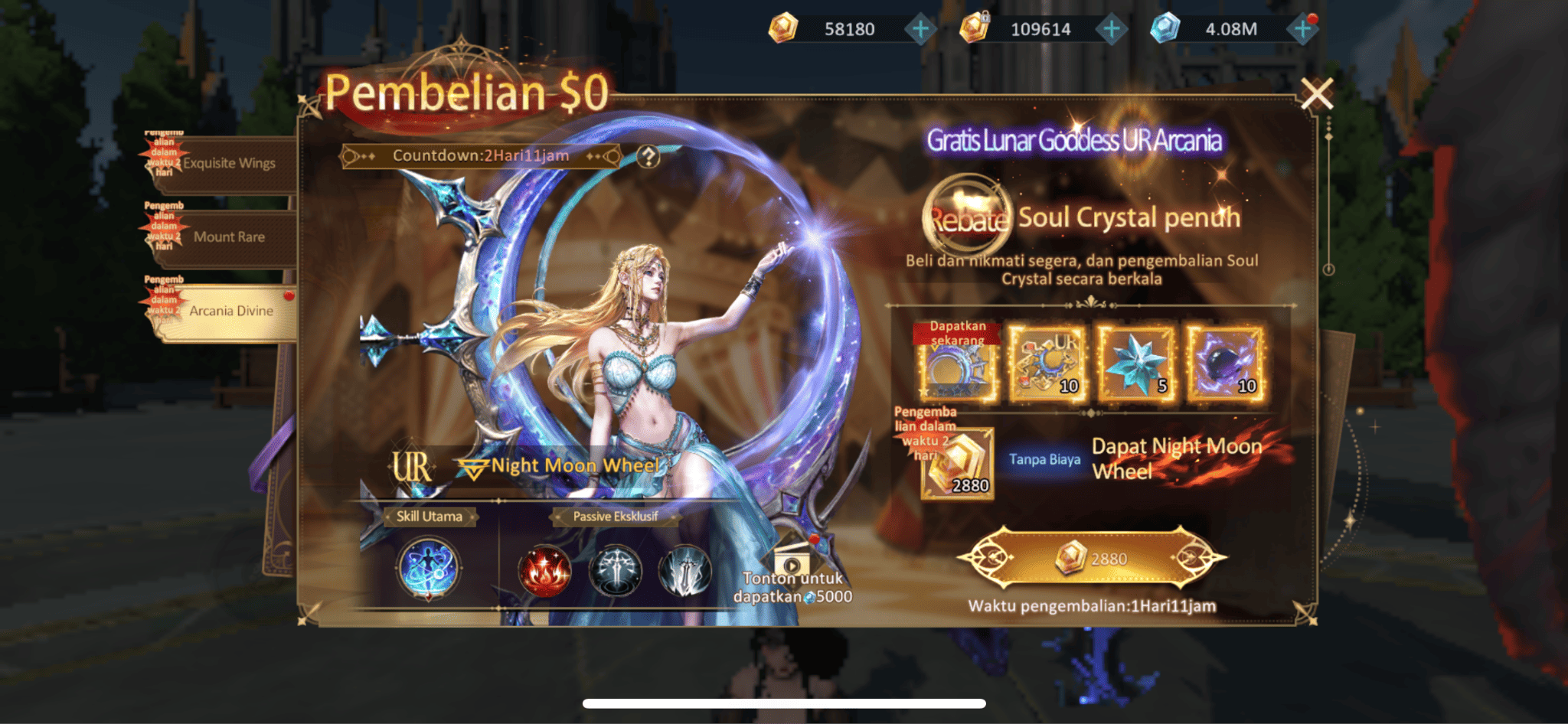
Task: Inspect the silver blade passive skill icon
Action: (684, 571)
